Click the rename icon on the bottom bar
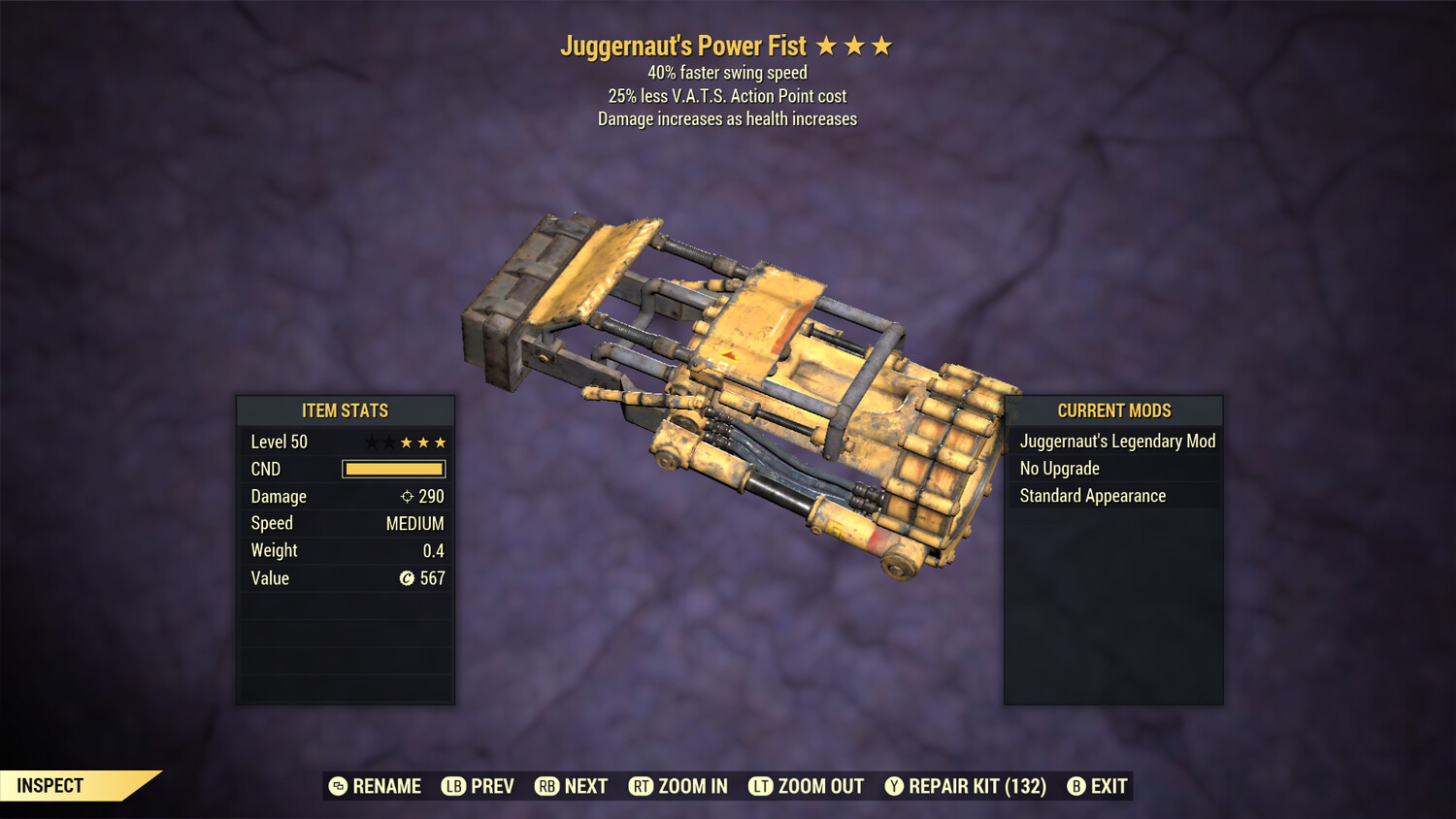Viewport: 1456px width, 819px height. pyautogui.click(x=339, y=786)
